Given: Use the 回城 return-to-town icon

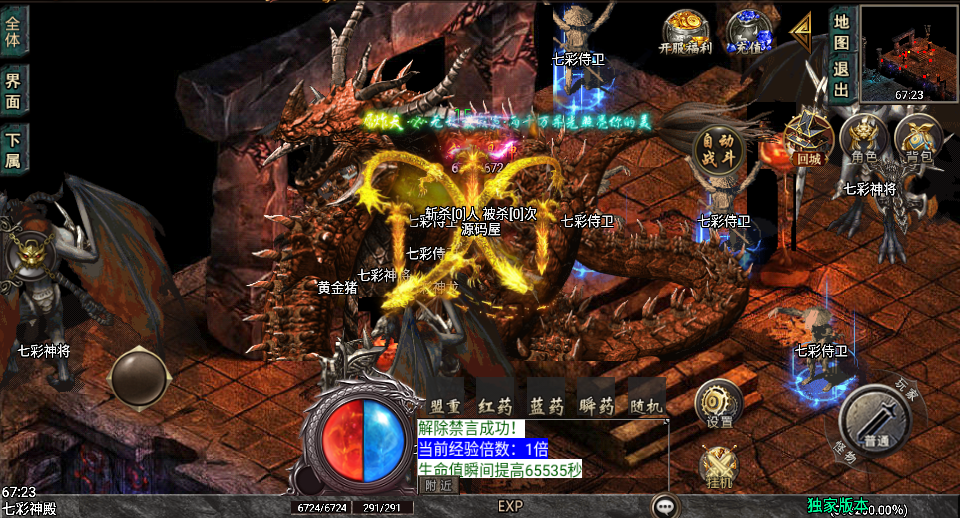Looking at the screenshot, I should point(808,138).
